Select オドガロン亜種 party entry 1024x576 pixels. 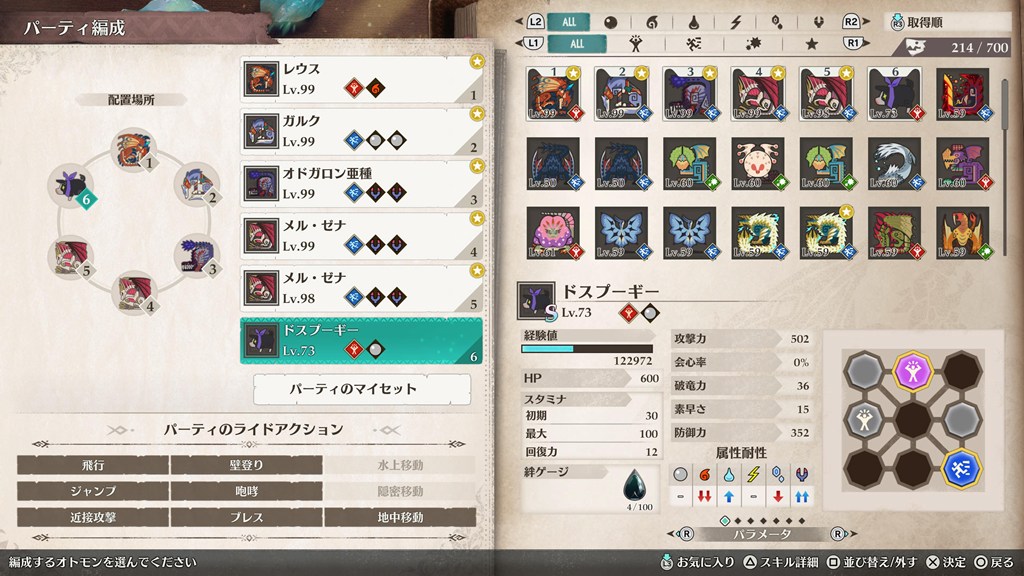click(360, 183)
